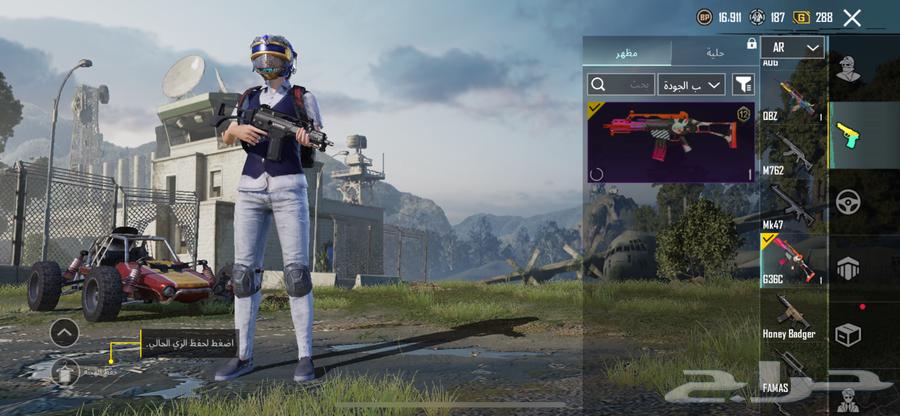The image size is (900, 416).
Task: Open the box crate category
Action: (848, 333)
